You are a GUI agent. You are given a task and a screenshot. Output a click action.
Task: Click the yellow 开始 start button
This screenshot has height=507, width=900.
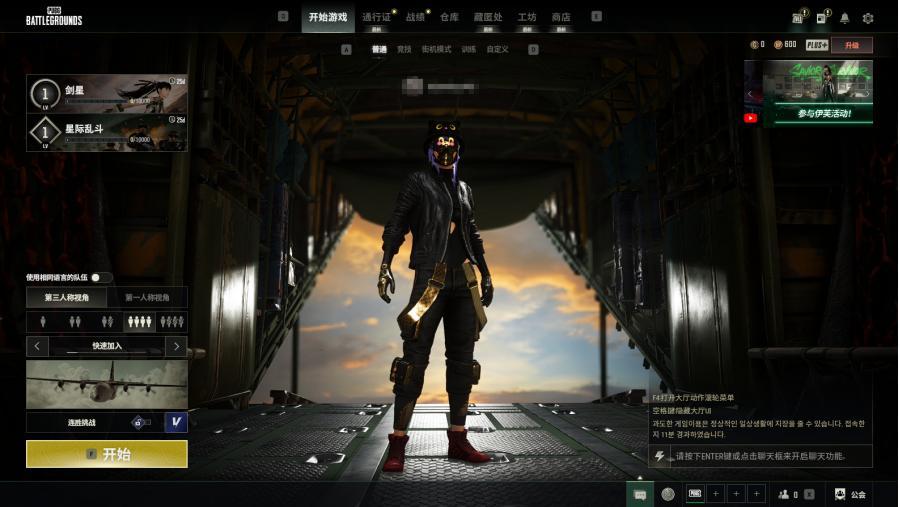(x=106, y=453)
